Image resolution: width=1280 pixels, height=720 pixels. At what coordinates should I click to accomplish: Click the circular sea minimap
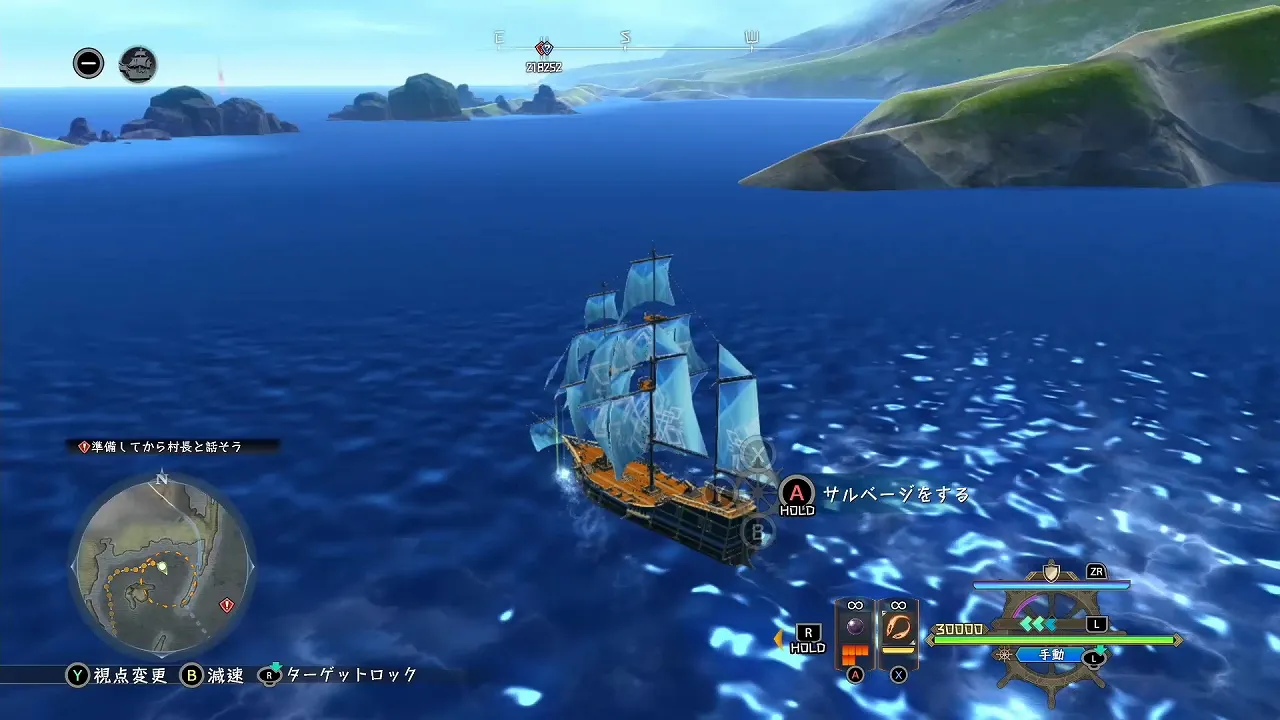161,566
